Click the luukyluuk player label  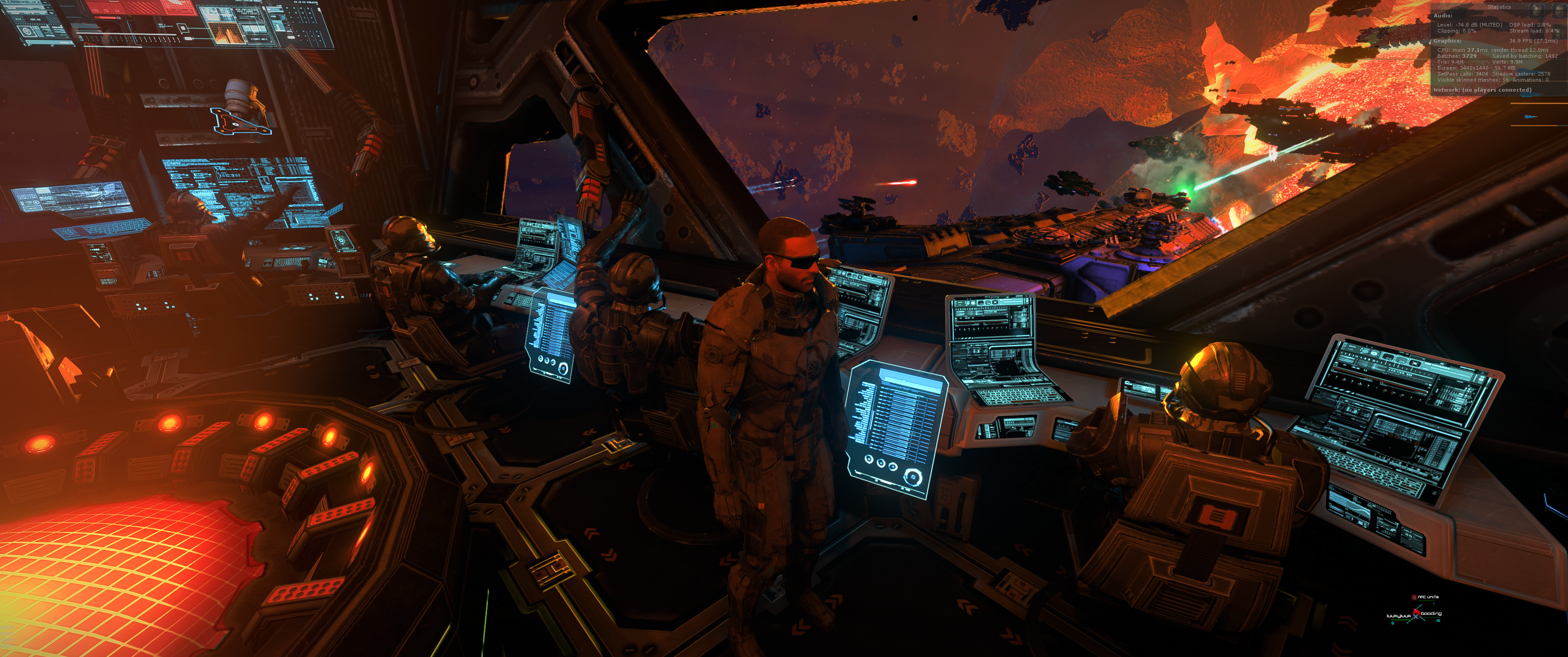1398,616
